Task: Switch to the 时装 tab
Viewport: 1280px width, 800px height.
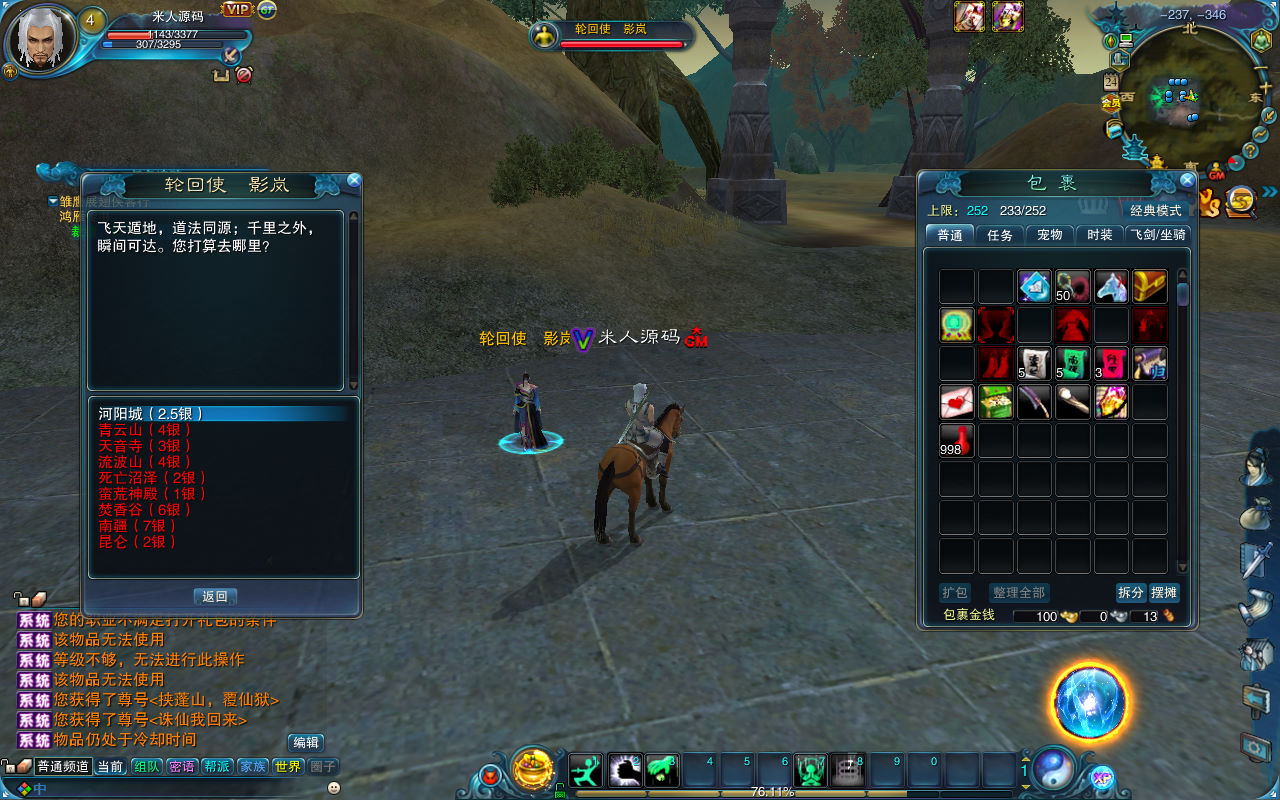Action: click(1099, 235)
